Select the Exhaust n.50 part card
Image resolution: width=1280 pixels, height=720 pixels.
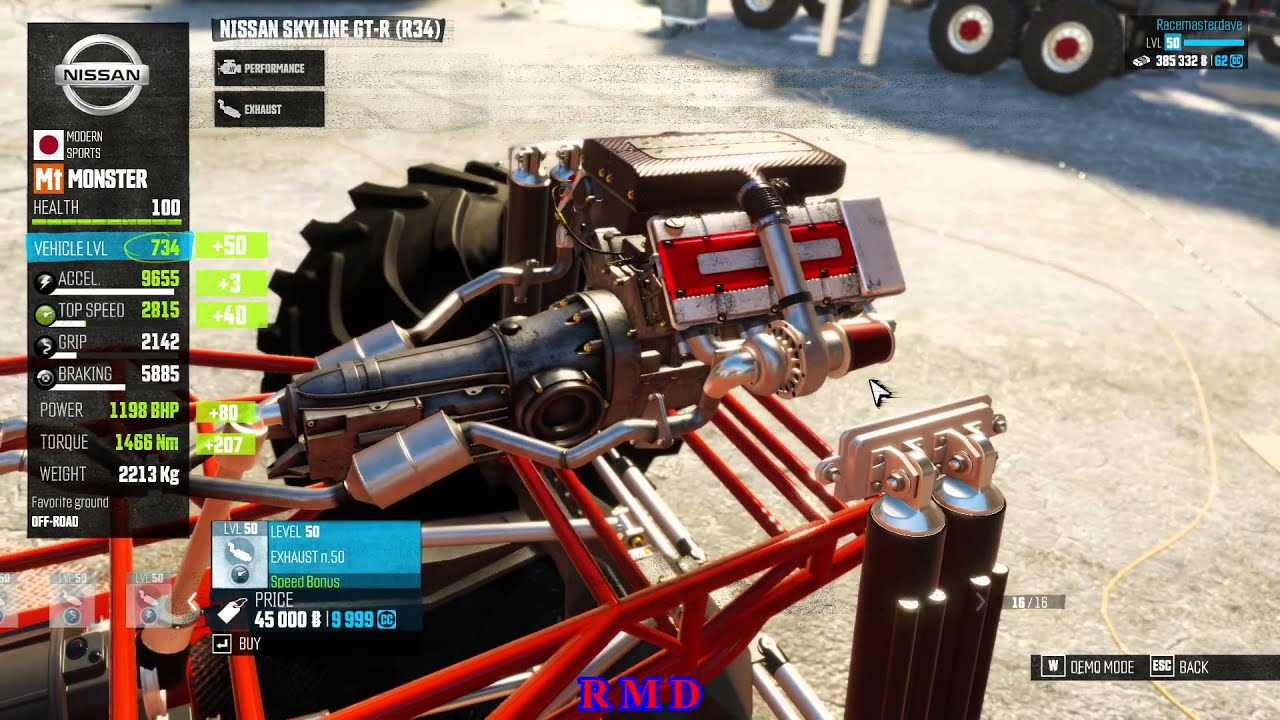point(316,554)
